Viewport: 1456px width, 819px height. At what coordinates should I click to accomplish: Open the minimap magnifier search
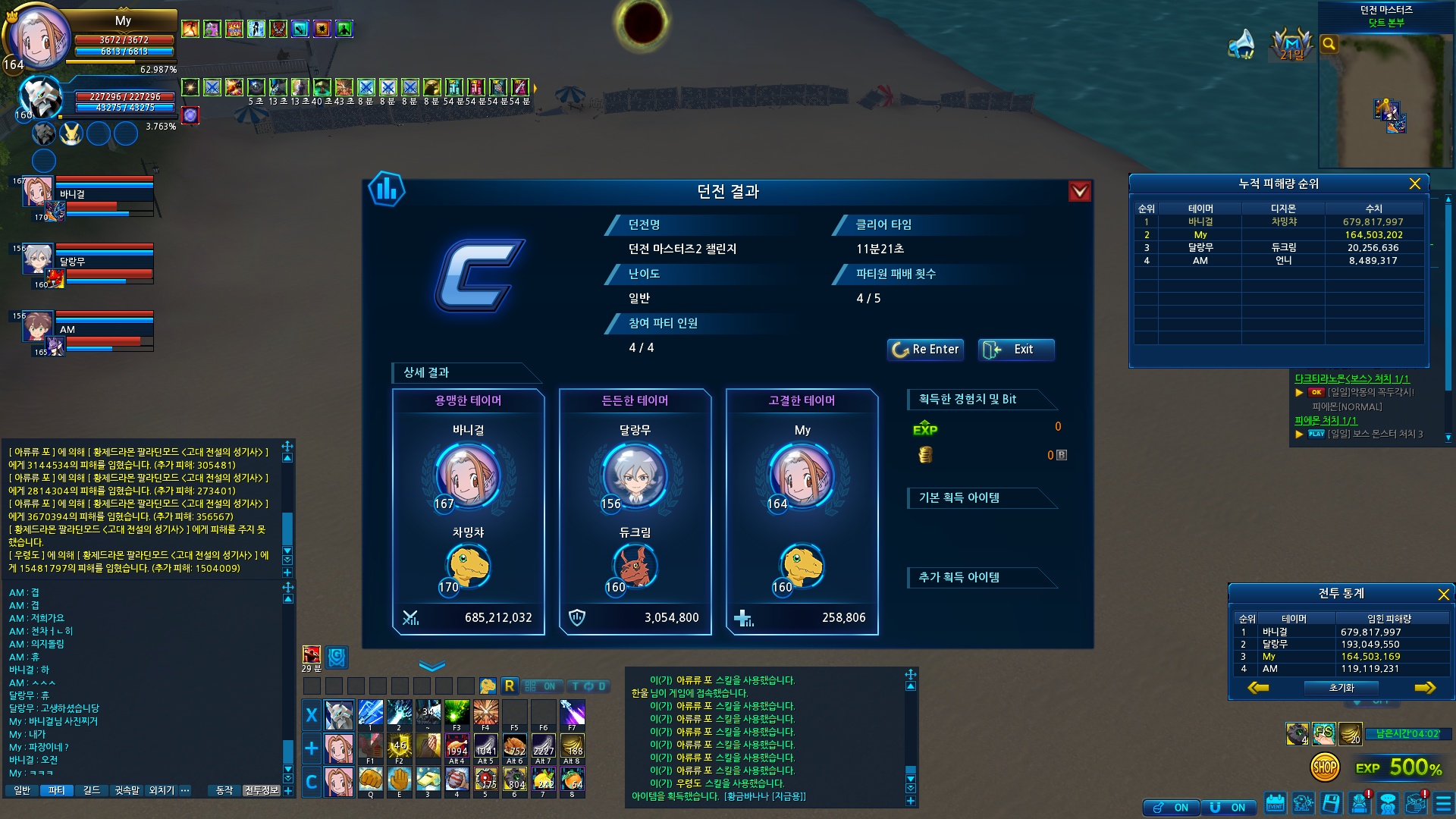pyautogui.click(x=1329, y=44)
